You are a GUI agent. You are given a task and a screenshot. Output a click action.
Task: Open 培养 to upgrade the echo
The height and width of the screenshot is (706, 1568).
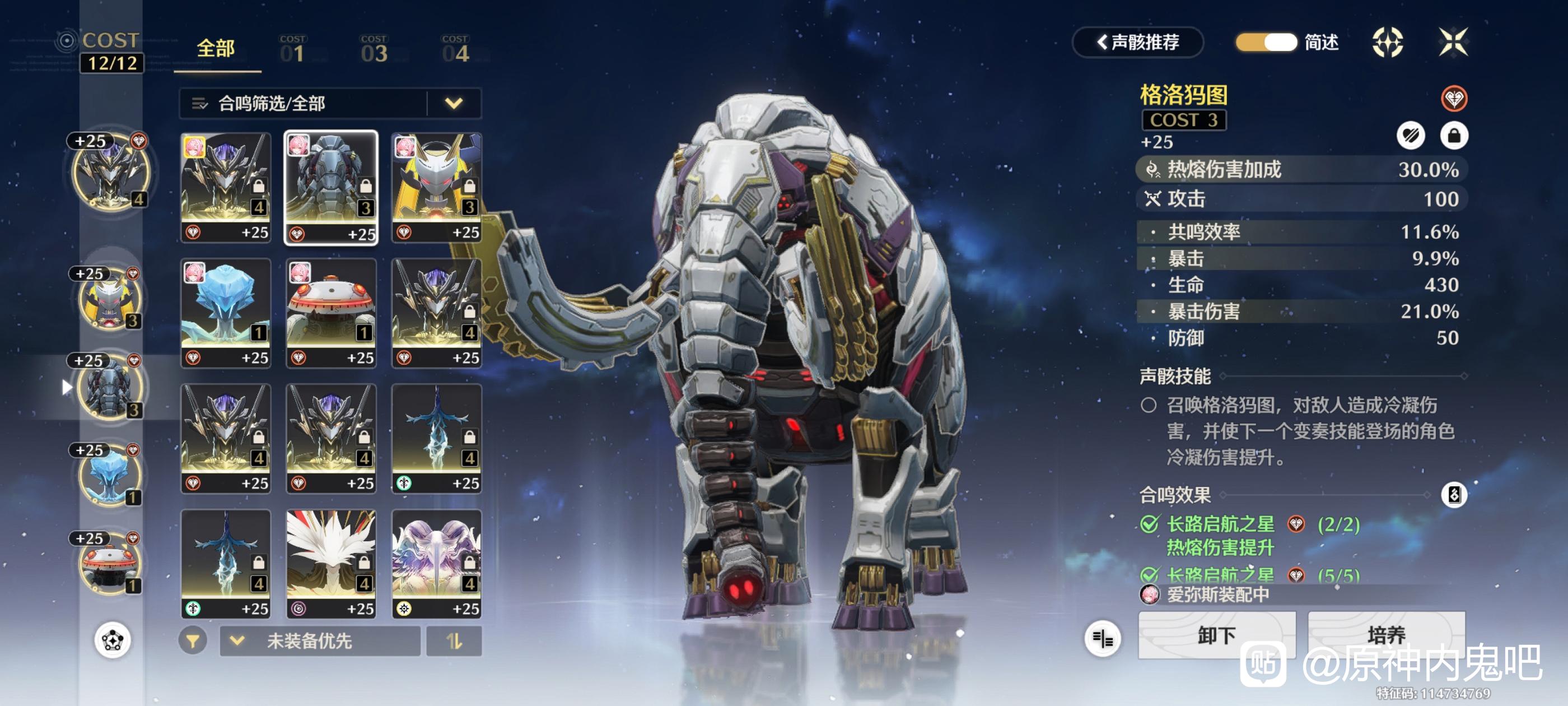click(1386, 635)
